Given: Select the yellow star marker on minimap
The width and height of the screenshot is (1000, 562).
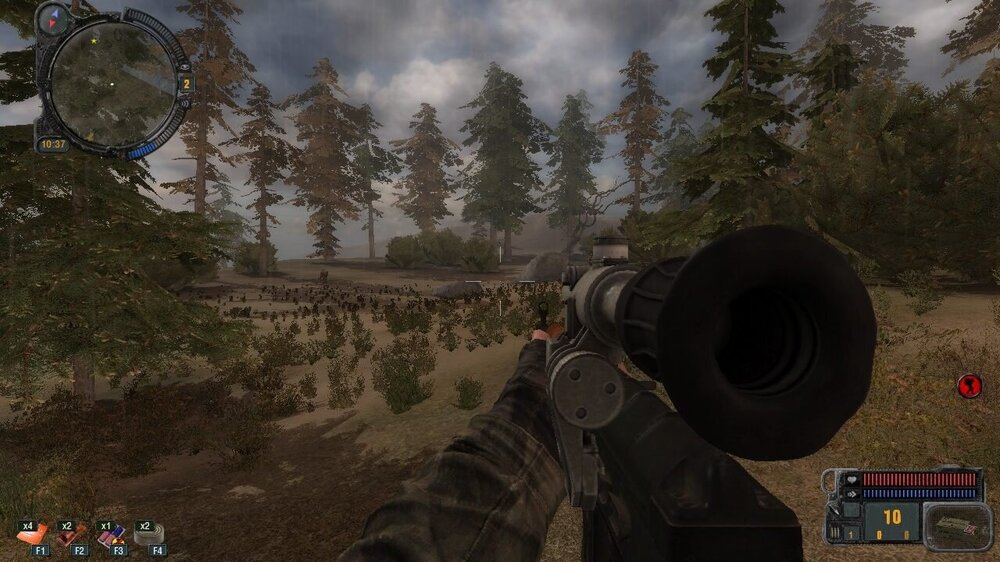Looking at the screenshot, I should click(93, 42).
